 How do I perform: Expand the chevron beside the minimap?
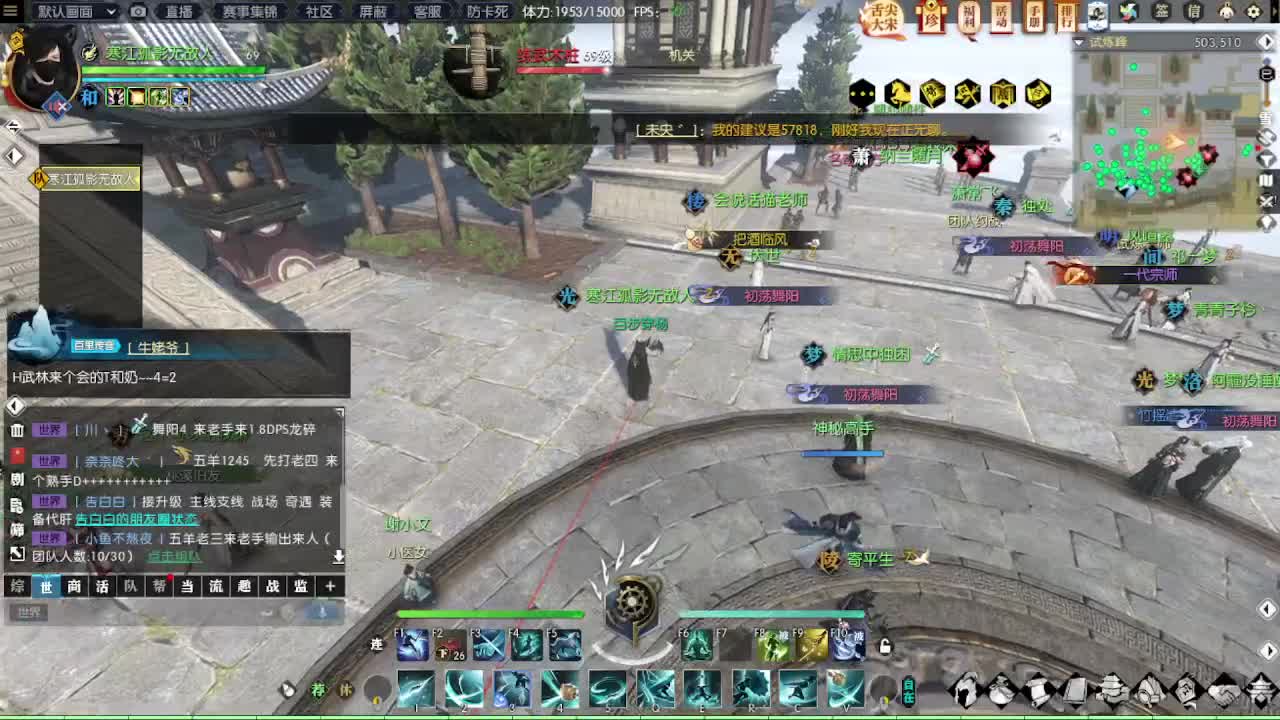(1266, 41)
